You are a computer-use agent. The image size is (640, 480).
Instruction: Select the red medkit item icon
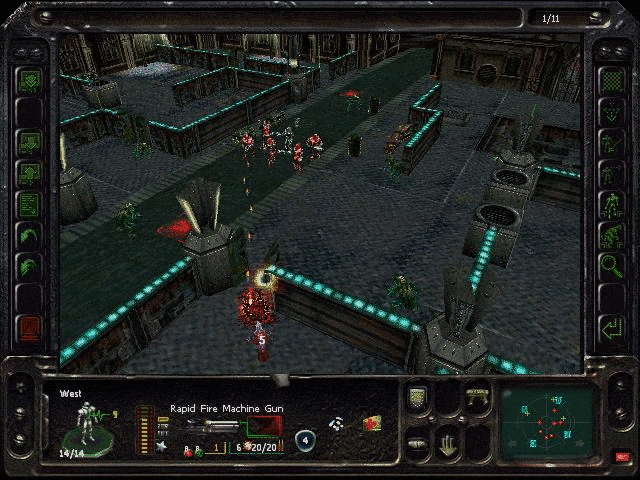[371, 424]
